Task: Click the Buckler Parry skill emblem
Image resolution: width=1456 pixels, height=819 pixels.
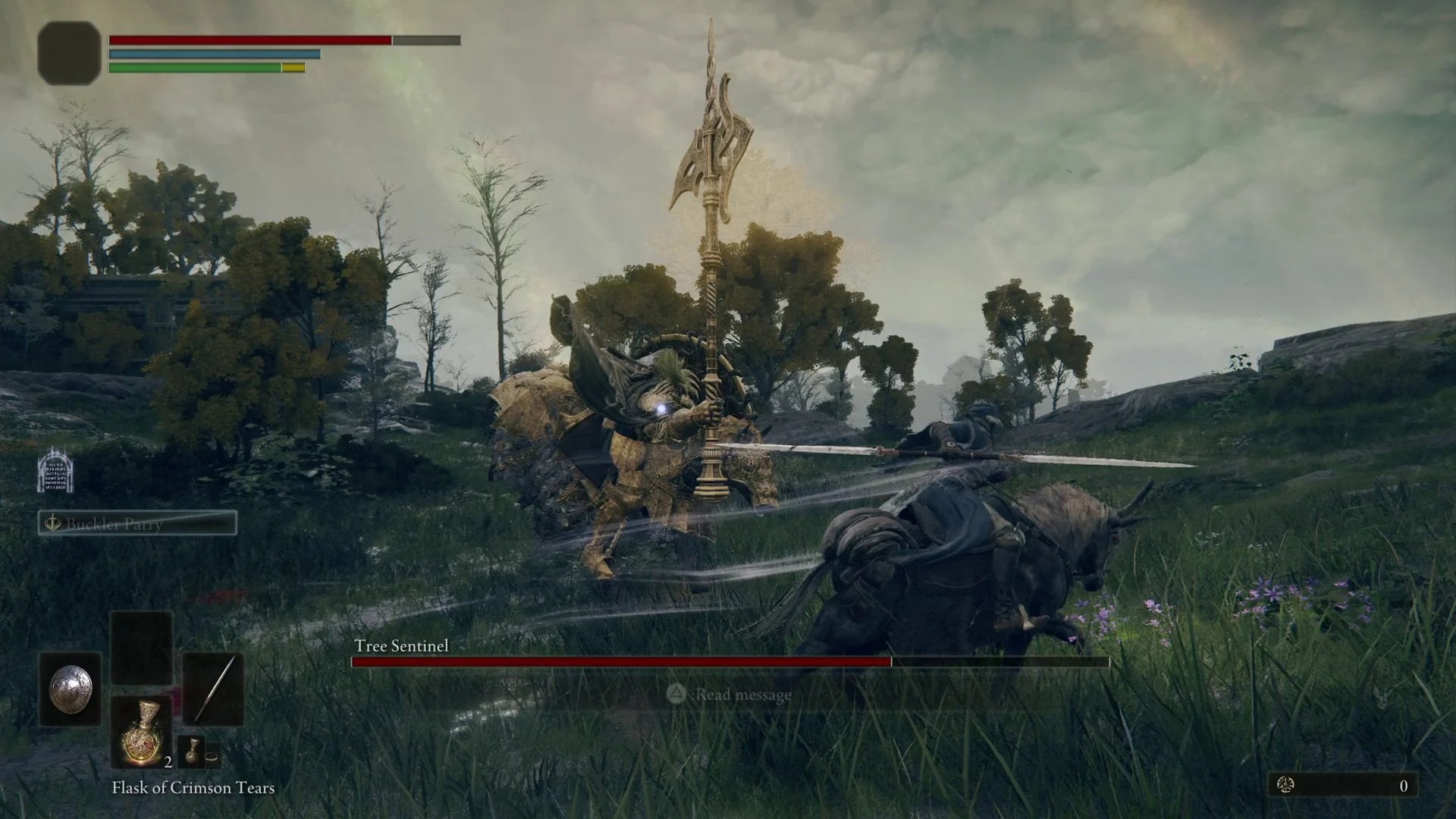Action: [52, 524]
